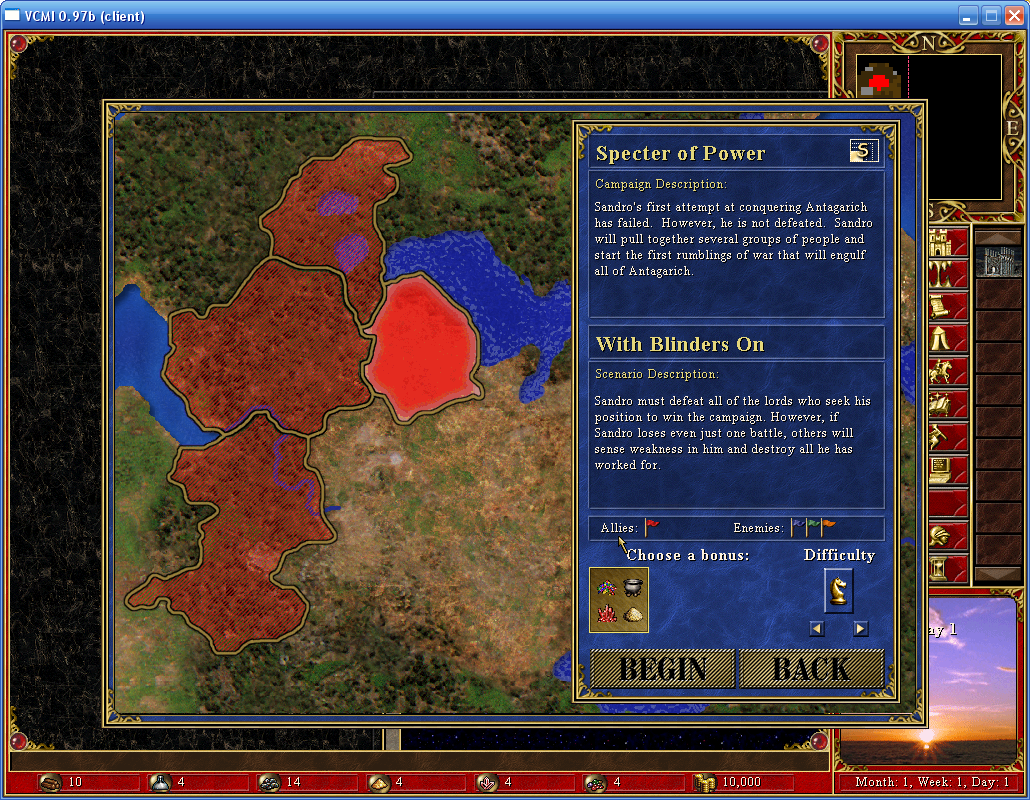Go back using the BACK button
This screenshot has height=800, width=1030.
click(x=811, y=669)
